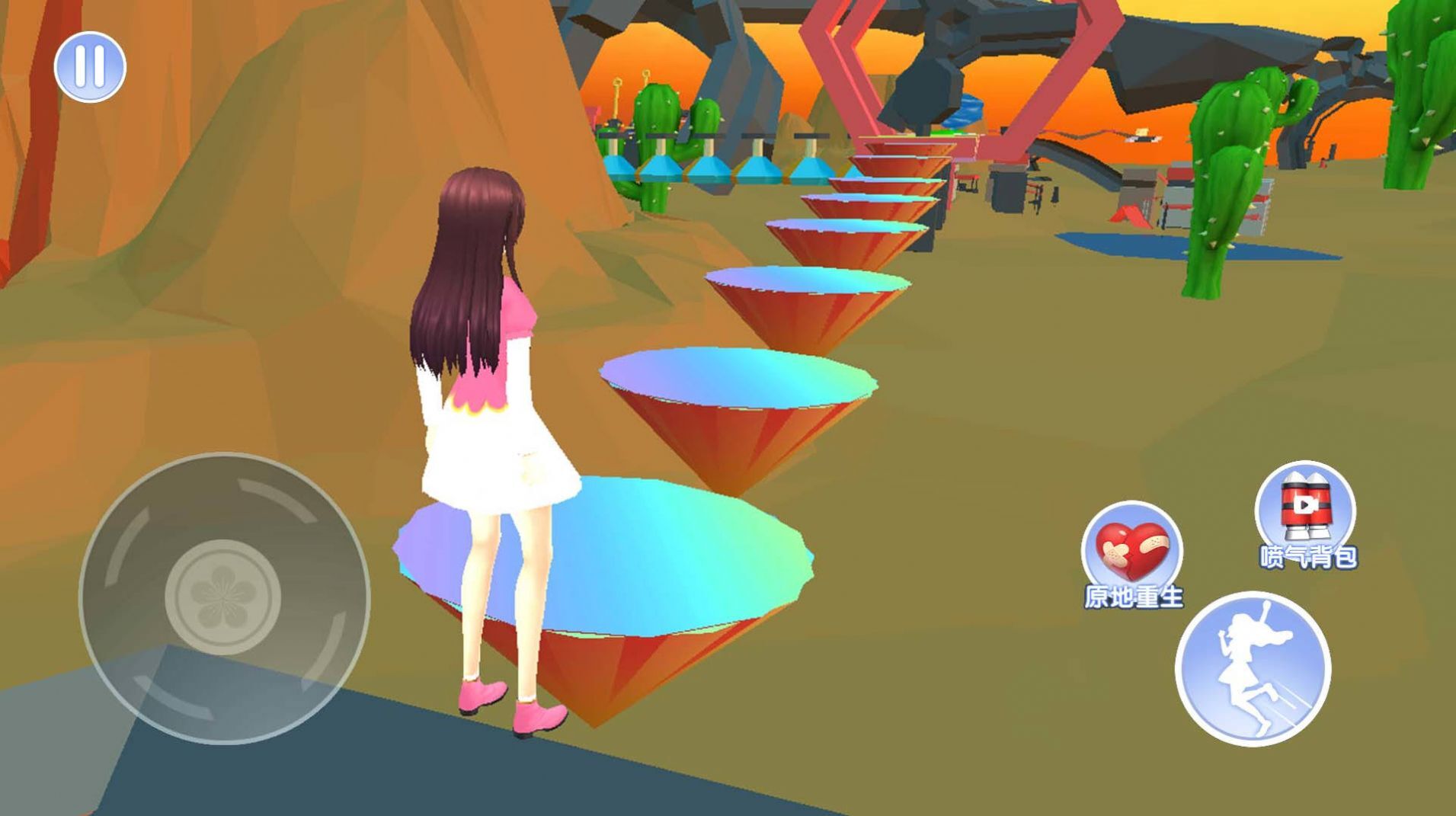Image resolution: width=1456 pixels, height=816 pixels.
Task: Tap the virtual joystick flower knob
Action: [223, 597]
